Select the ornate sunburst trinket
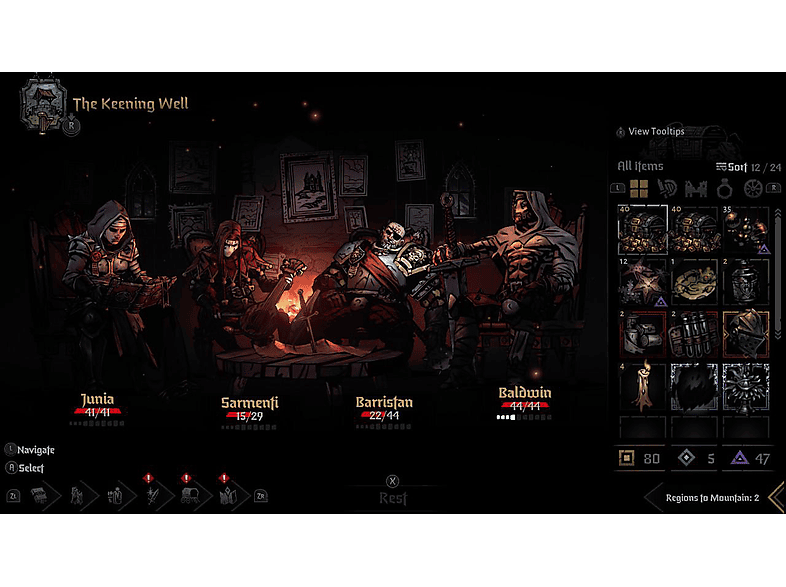786x587 pixels. coord(745,386)
